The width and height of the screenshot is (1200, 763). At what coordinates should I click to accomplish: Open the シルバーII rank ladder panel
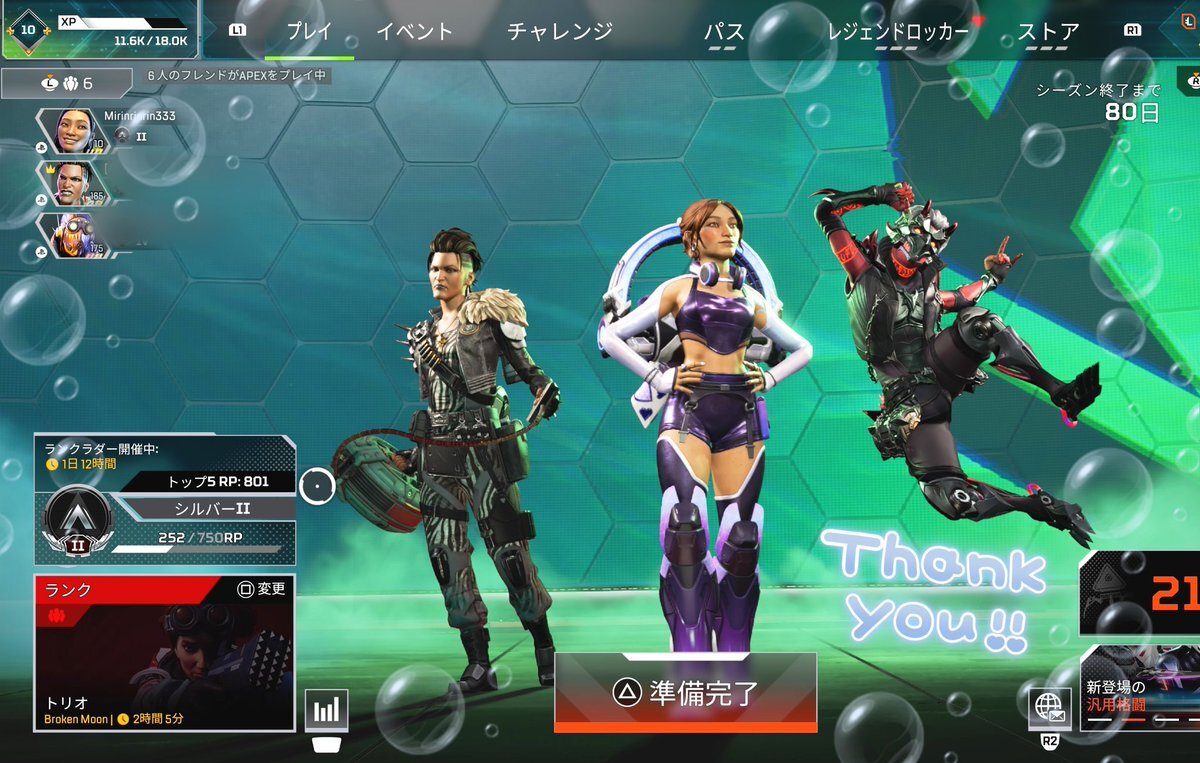tap(165, 500)
